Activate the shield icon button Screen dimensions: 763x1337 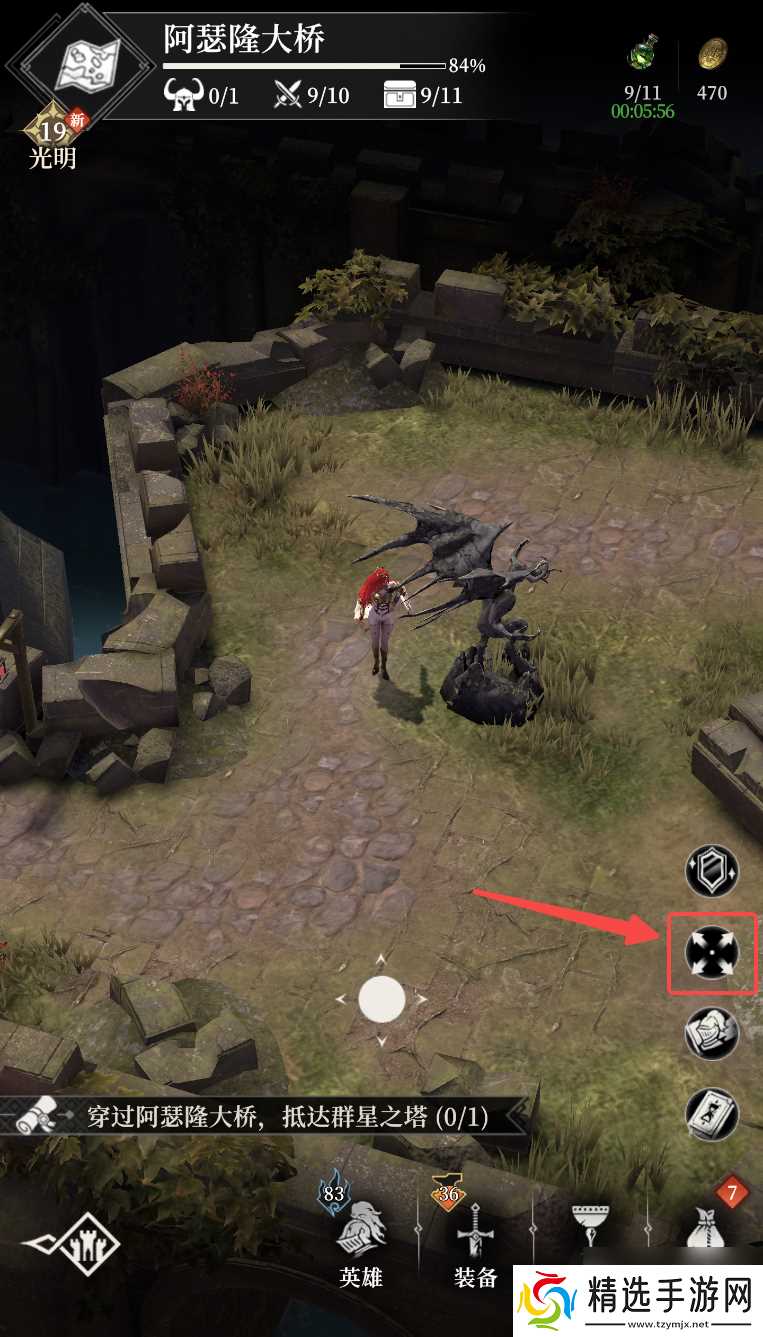711,870
